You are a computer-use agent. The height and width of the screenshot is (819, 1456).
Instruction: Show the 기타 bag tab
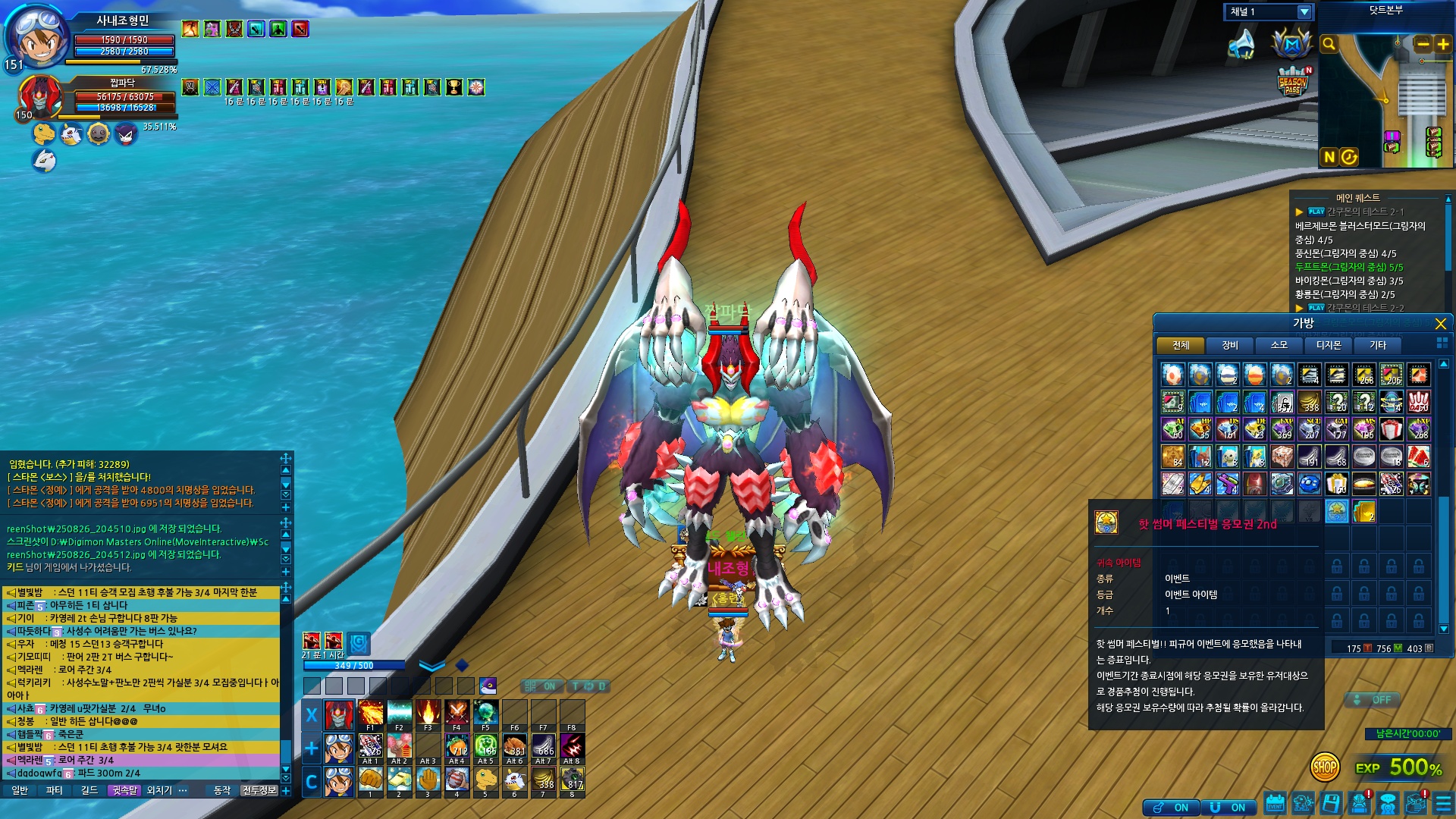[1377, 345]
